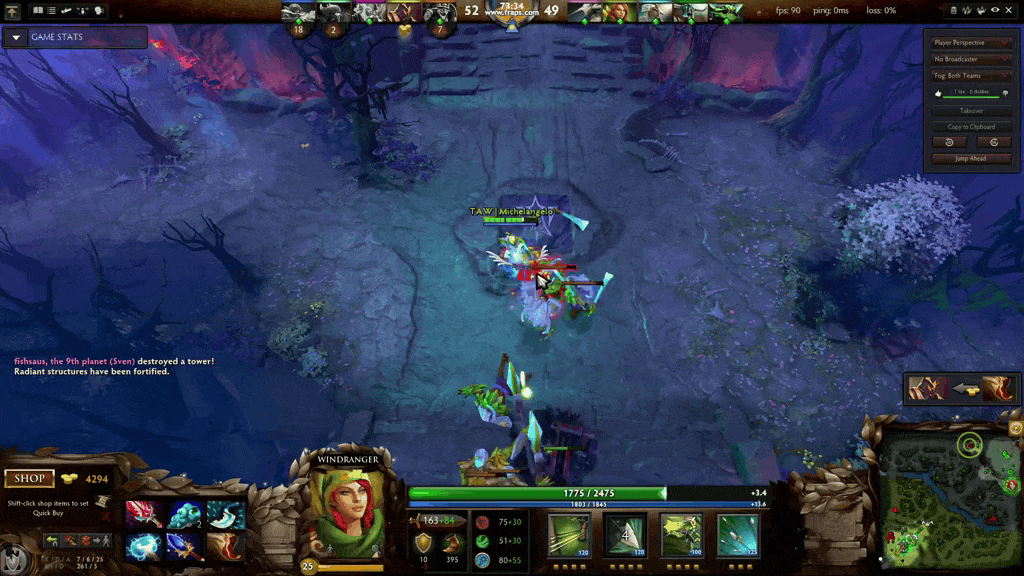Open the Player Perspective dropdown
1024x576 pixels.
pyautogui.click(x=971, y=43)
